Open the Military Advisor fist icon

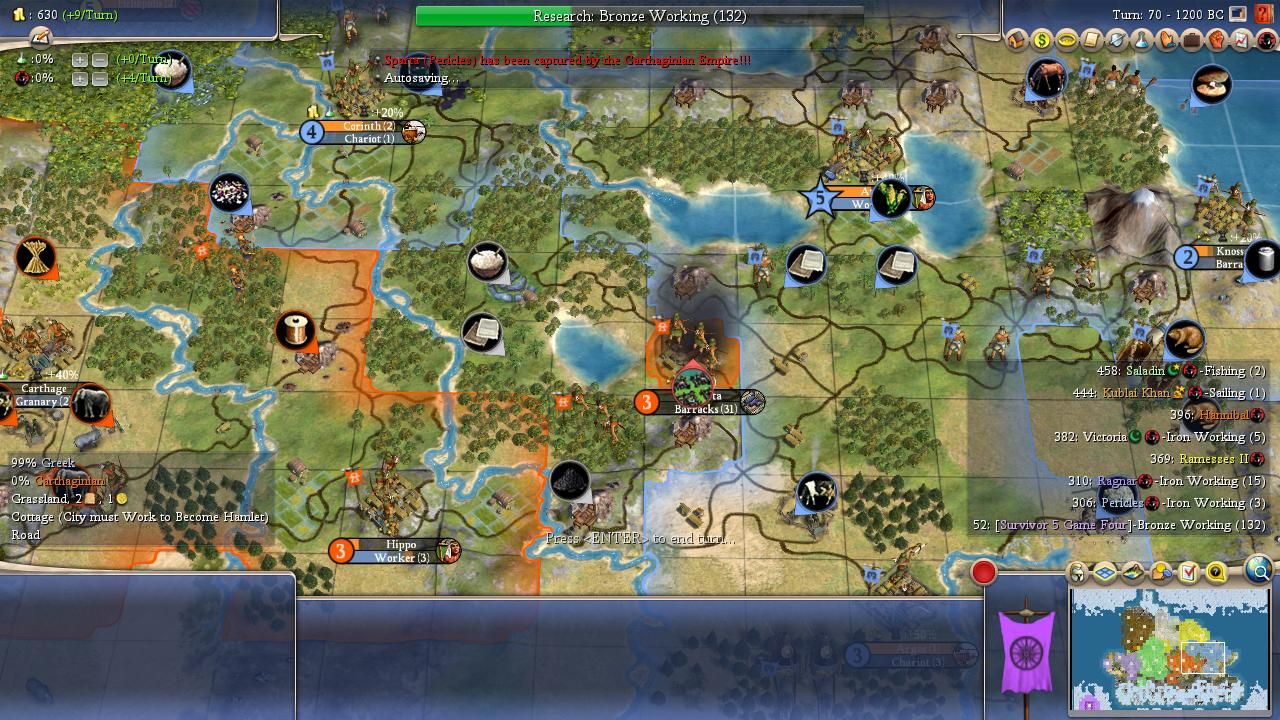point(1217,41)
